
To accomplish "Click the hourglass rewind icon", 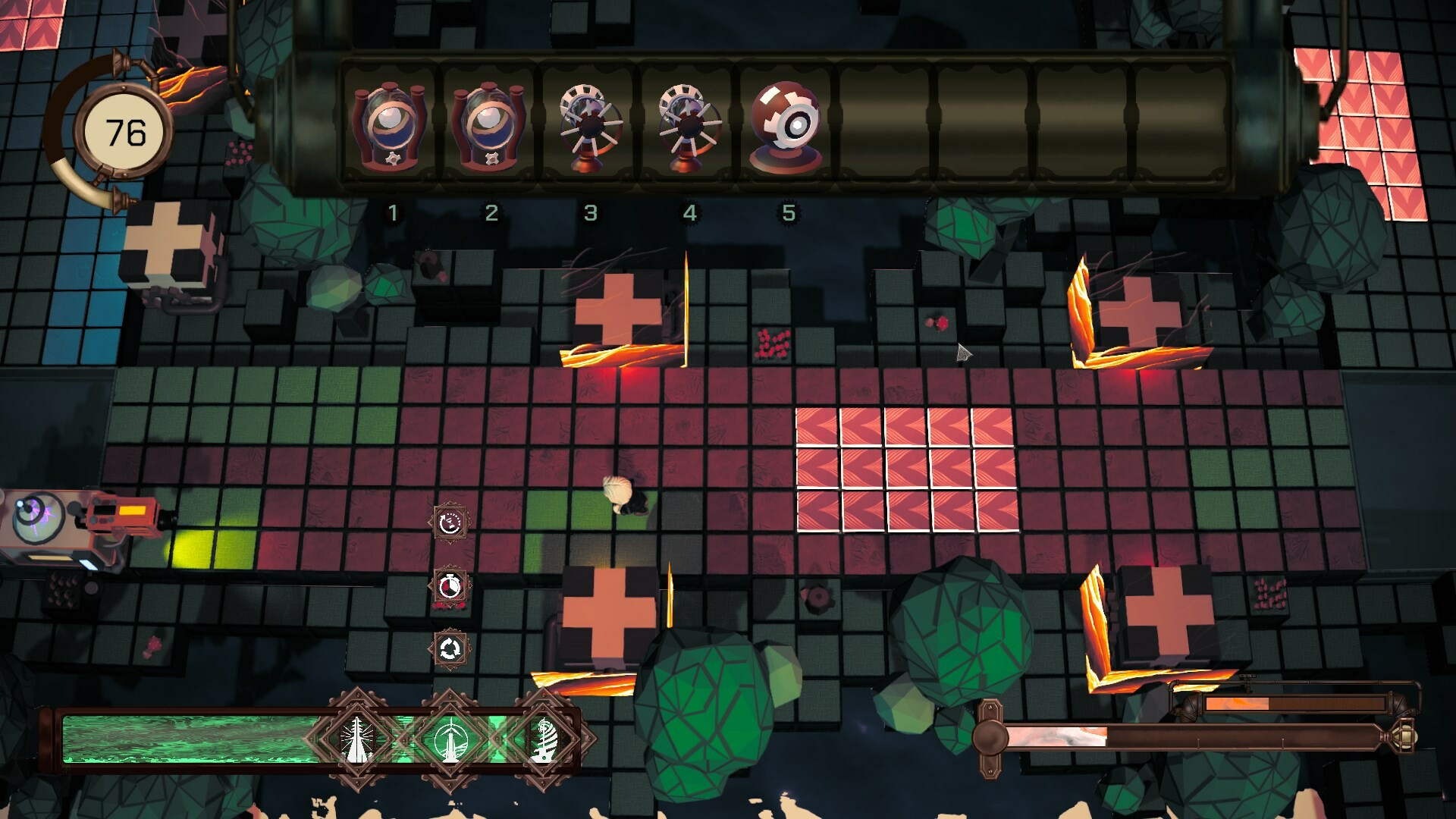I will [x=450, y=522].
